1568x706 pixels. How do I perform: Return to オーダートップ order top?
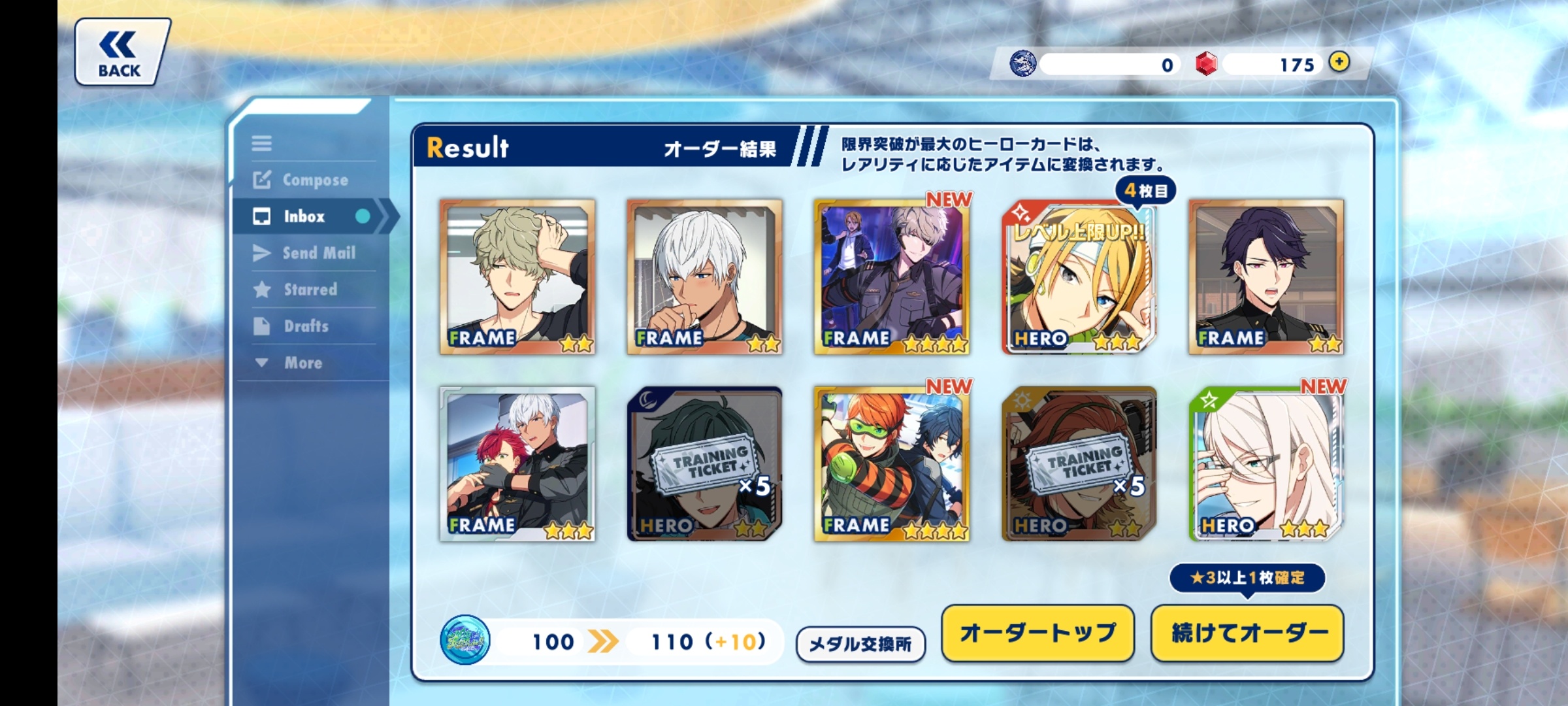coord(1037,633)
